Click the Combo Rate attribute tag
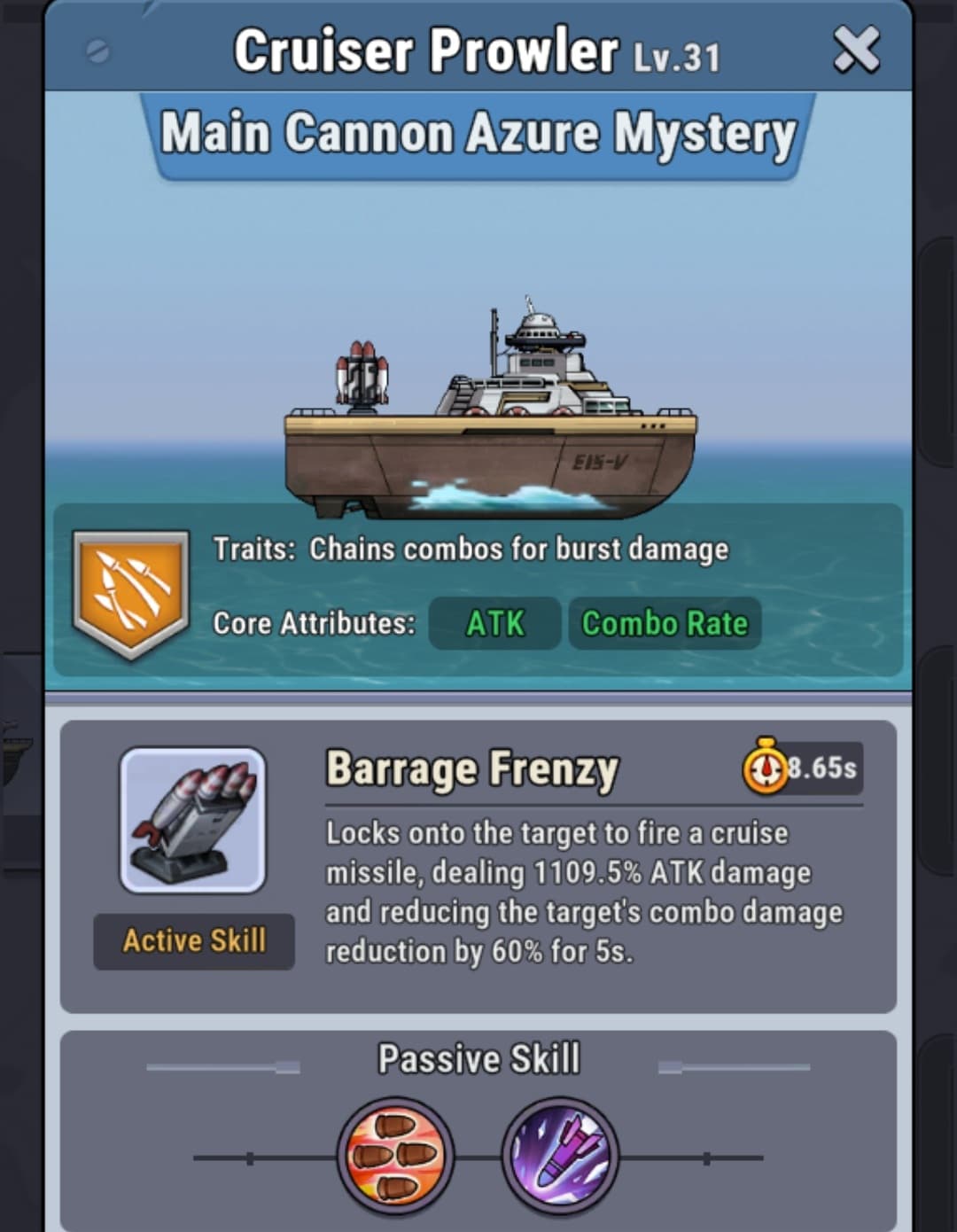This screenshot has height=1232, width=957. [x=665, y=623]
